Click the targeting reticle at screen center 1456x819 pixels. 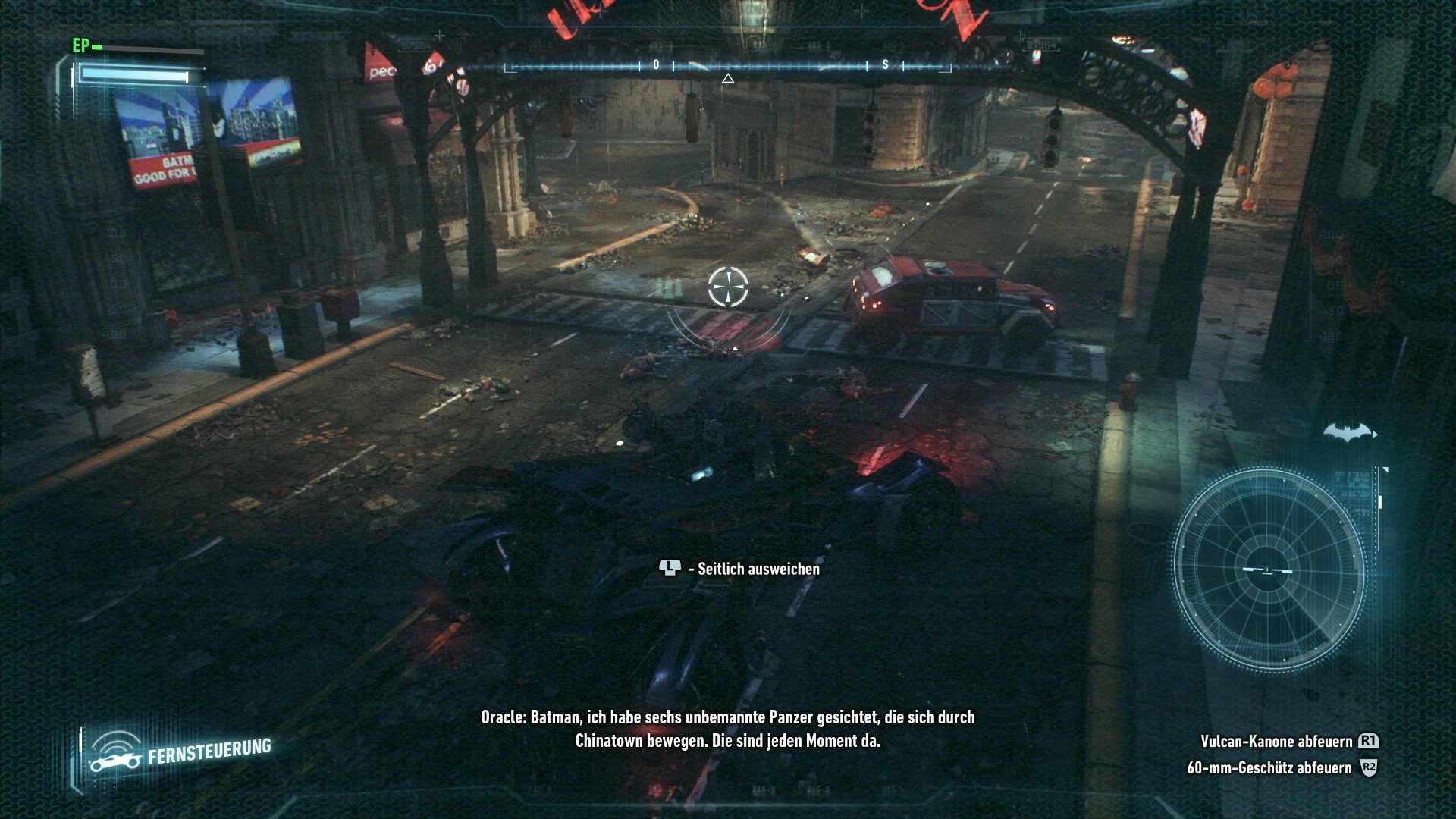pyautogui.click(x=730, y=288)
